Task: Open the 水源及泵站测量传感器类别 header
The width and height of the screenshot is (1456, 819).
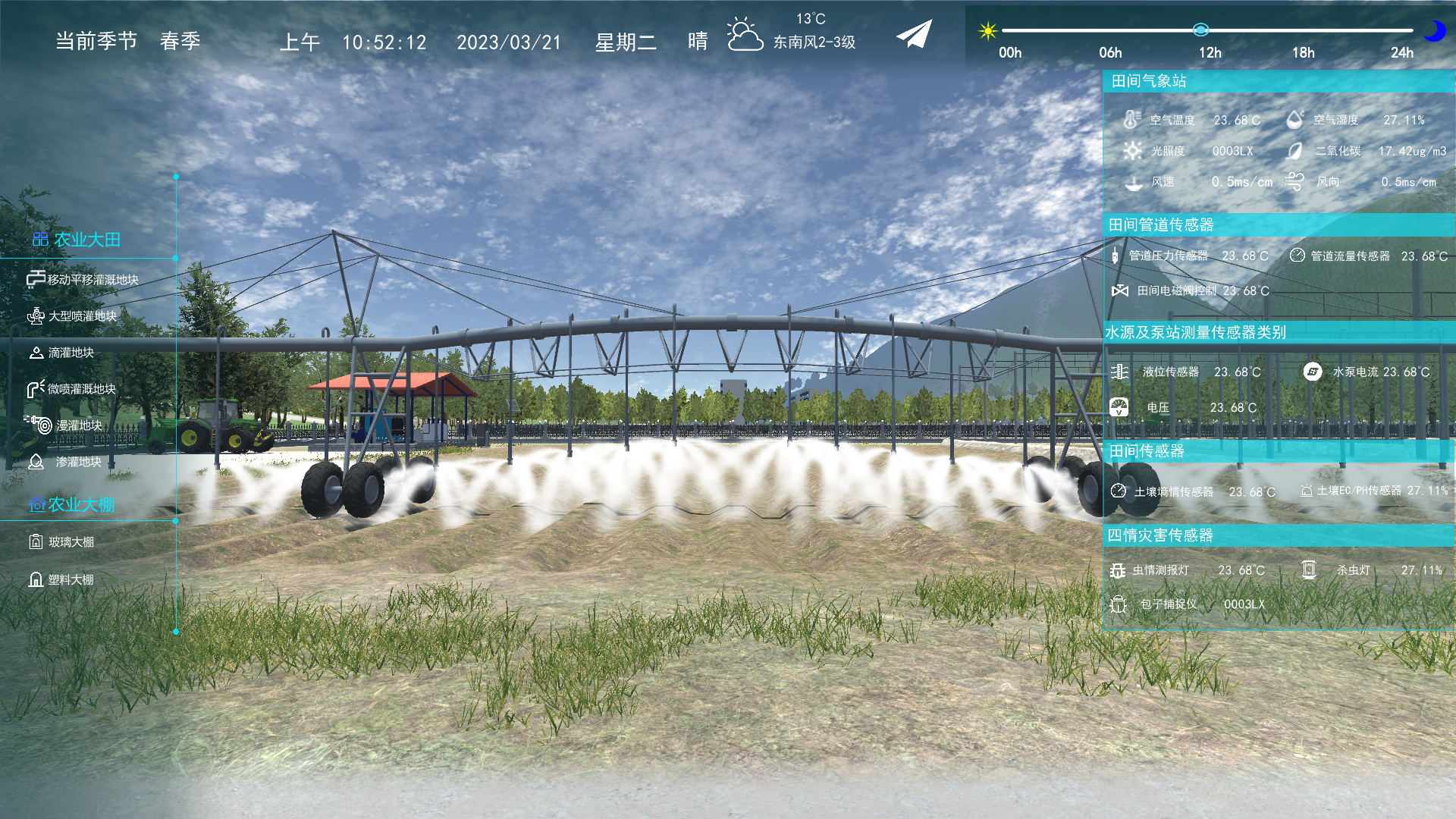Action: [x=1195, y=333]
